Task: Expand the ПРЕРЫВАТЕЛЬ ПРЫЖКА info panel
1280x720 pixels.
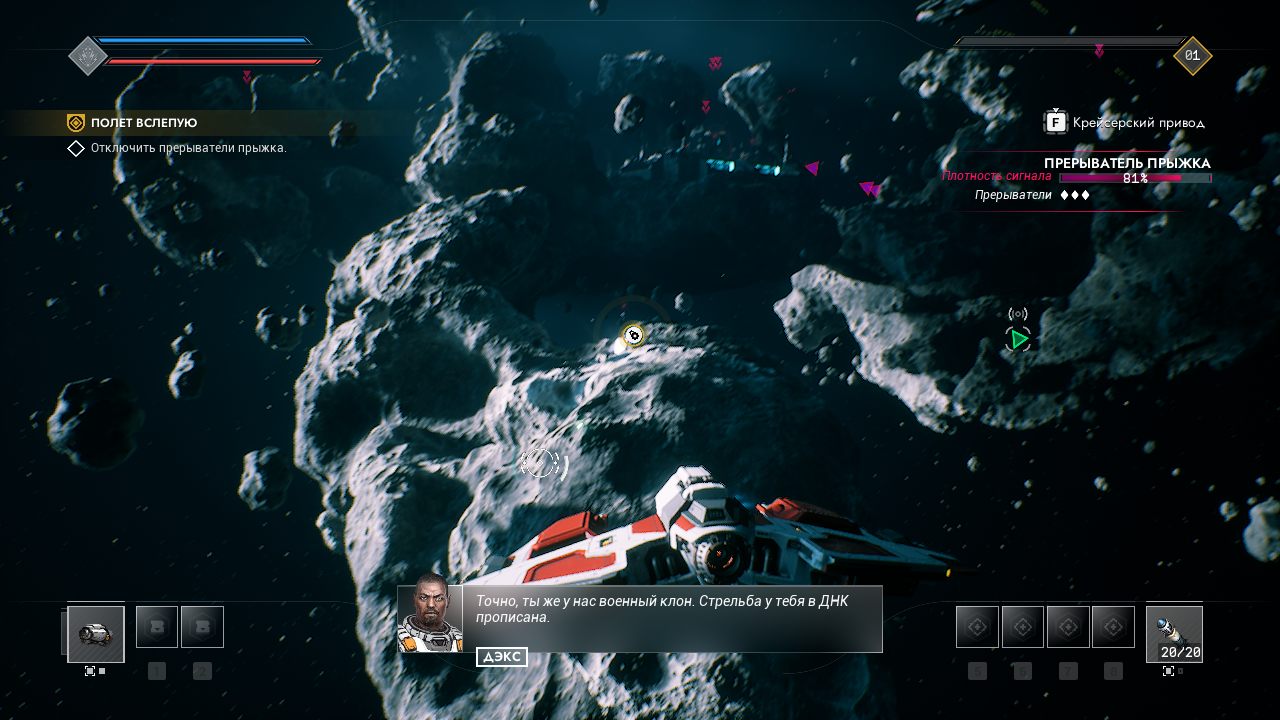Action: 1128,163
